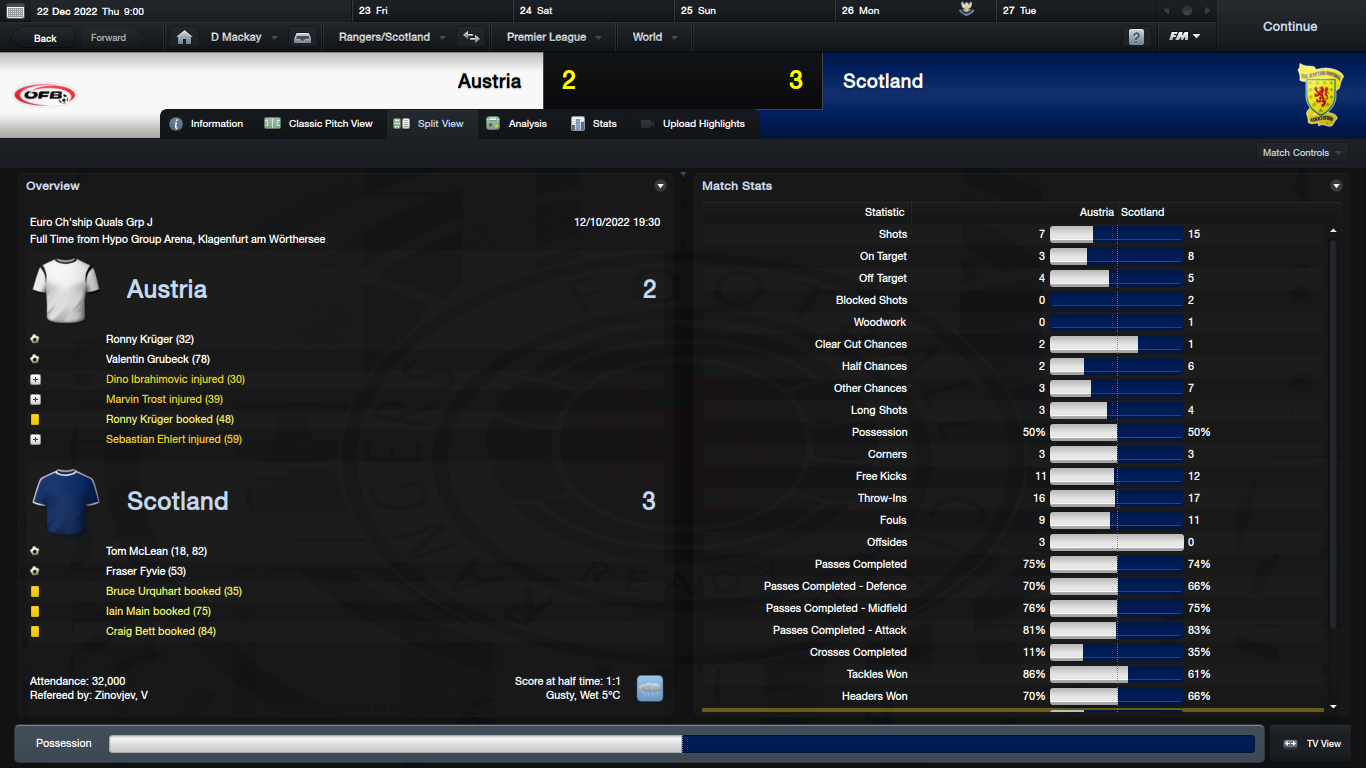Expand the Match Stats panel options arrow
This screenshot has height=768, width=1366.
point(1336,186)
